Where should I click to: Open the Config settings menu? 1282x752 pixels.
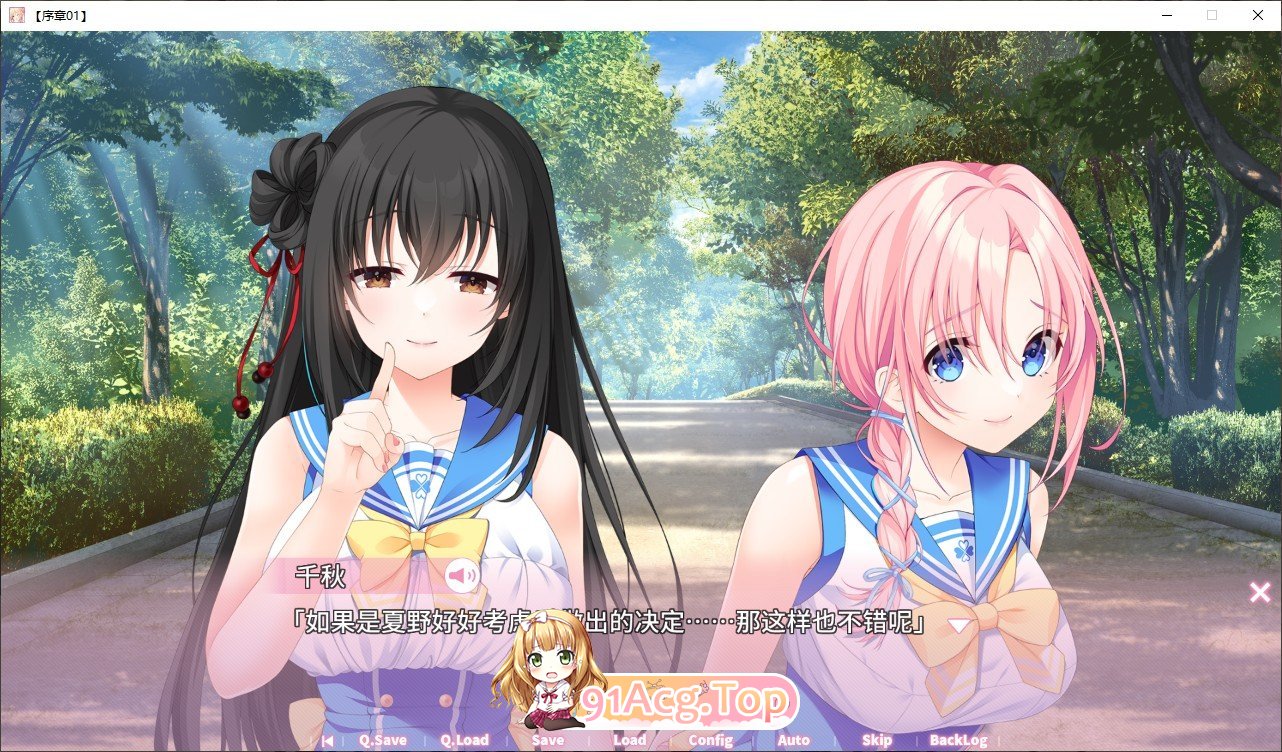coord(710,740)
